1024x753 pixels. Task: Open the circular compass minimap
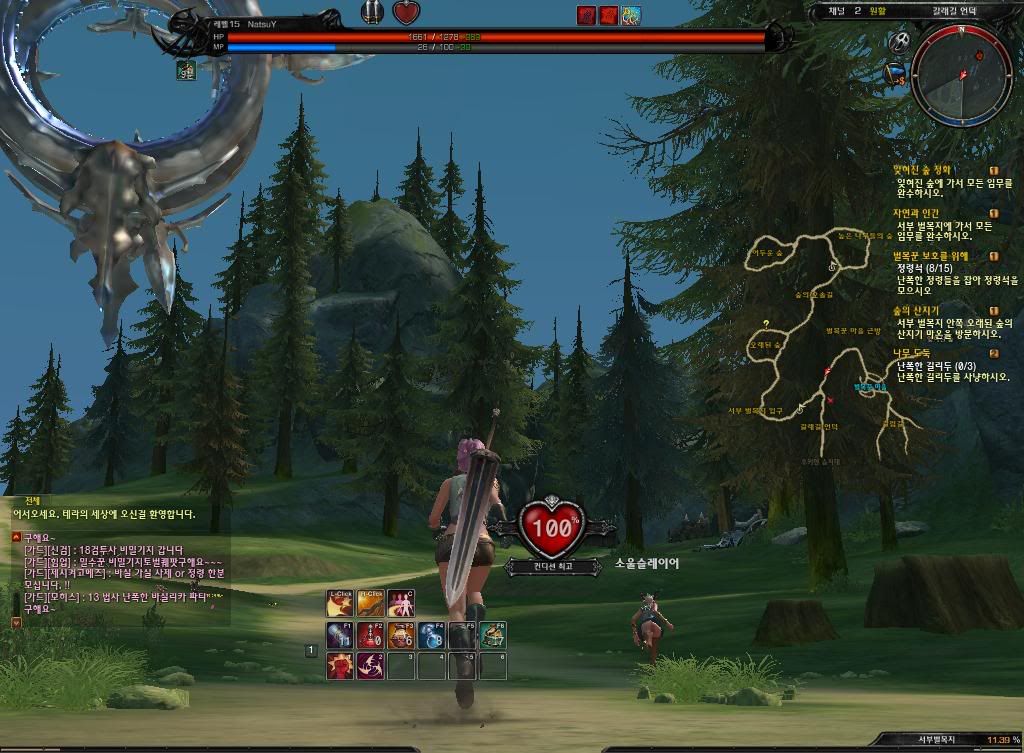click(x=961, y=75)
